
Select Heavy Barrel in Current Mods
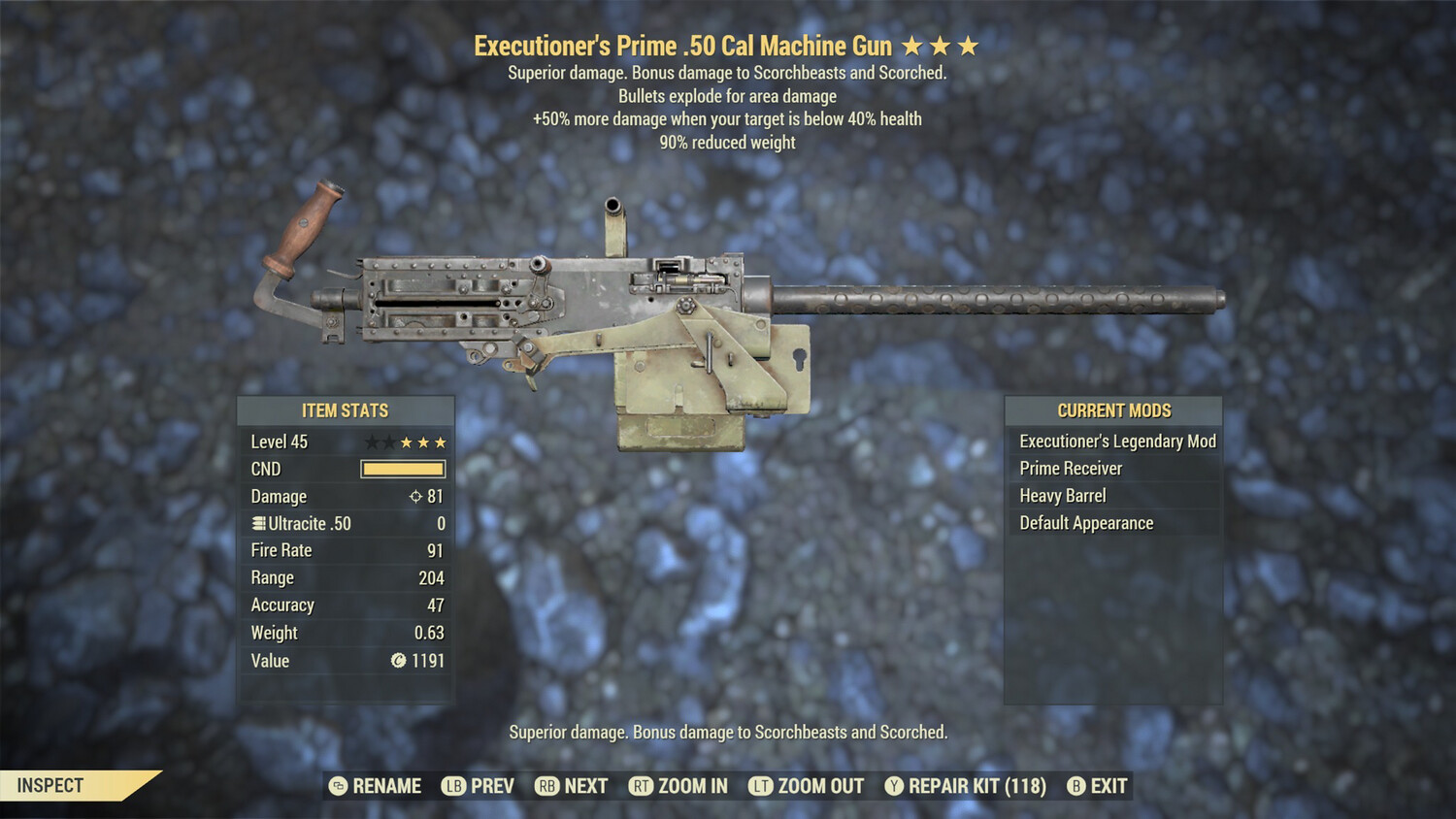(x=1061, y=495)
